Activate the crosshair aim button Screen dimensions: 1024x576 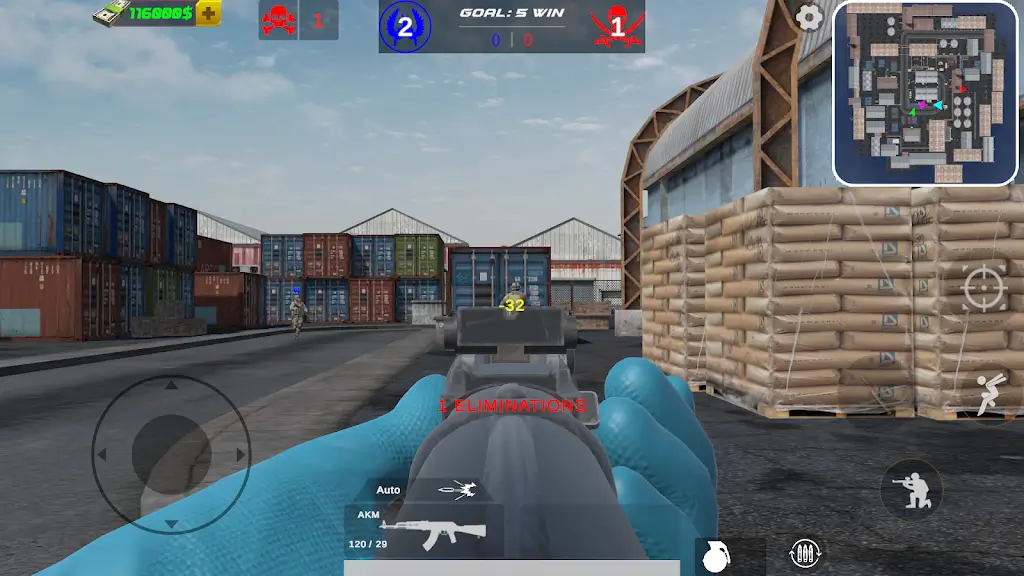pyautogui.click(x=984, y=290)
